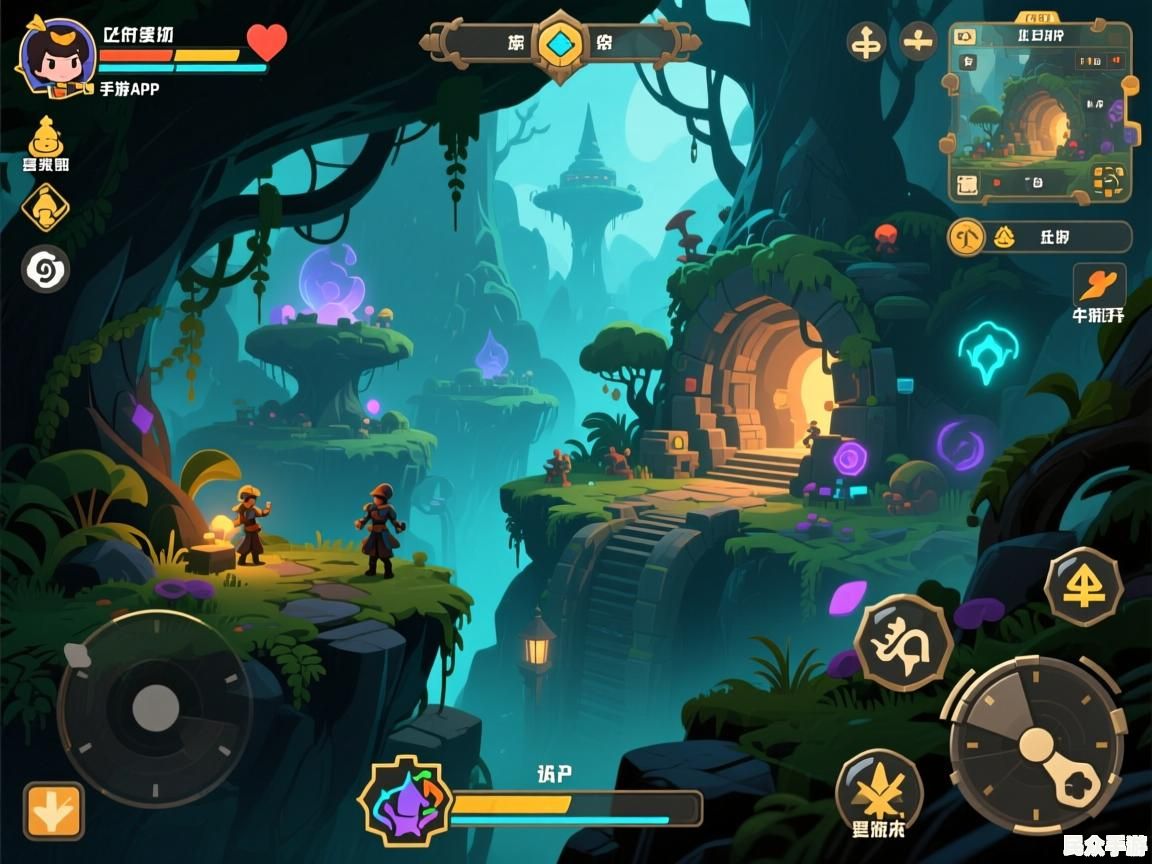Use the golden leaf skill button
The height and width of the screenshot is (864, 1152).
coord(878,790)
